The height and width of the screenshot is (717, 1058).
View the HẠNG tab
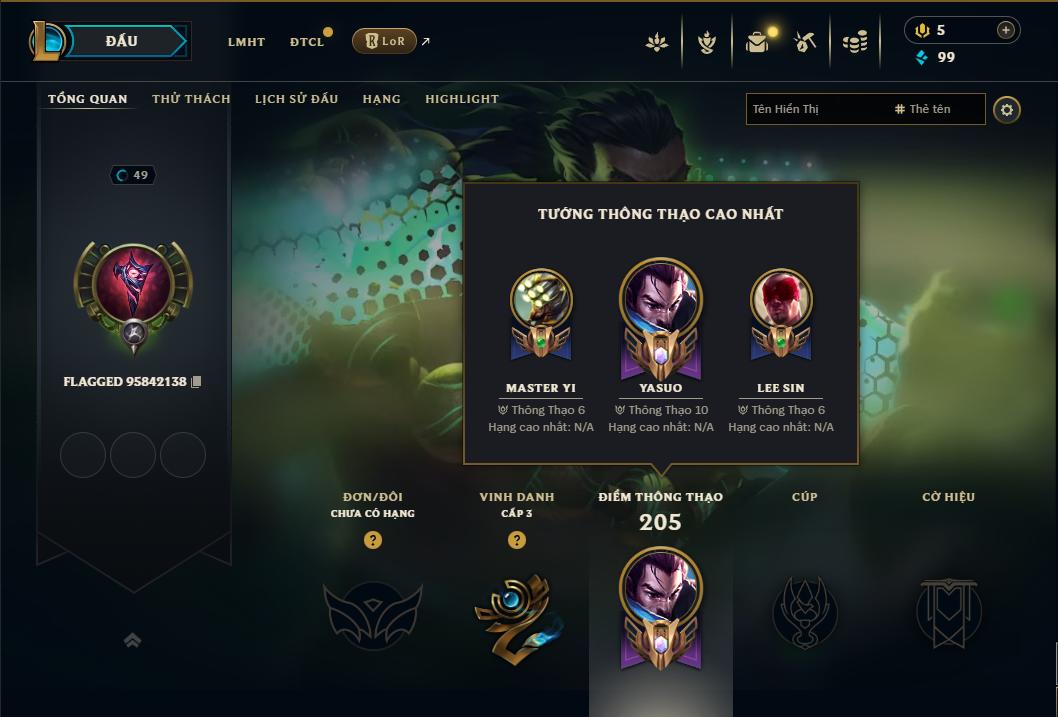381,99
